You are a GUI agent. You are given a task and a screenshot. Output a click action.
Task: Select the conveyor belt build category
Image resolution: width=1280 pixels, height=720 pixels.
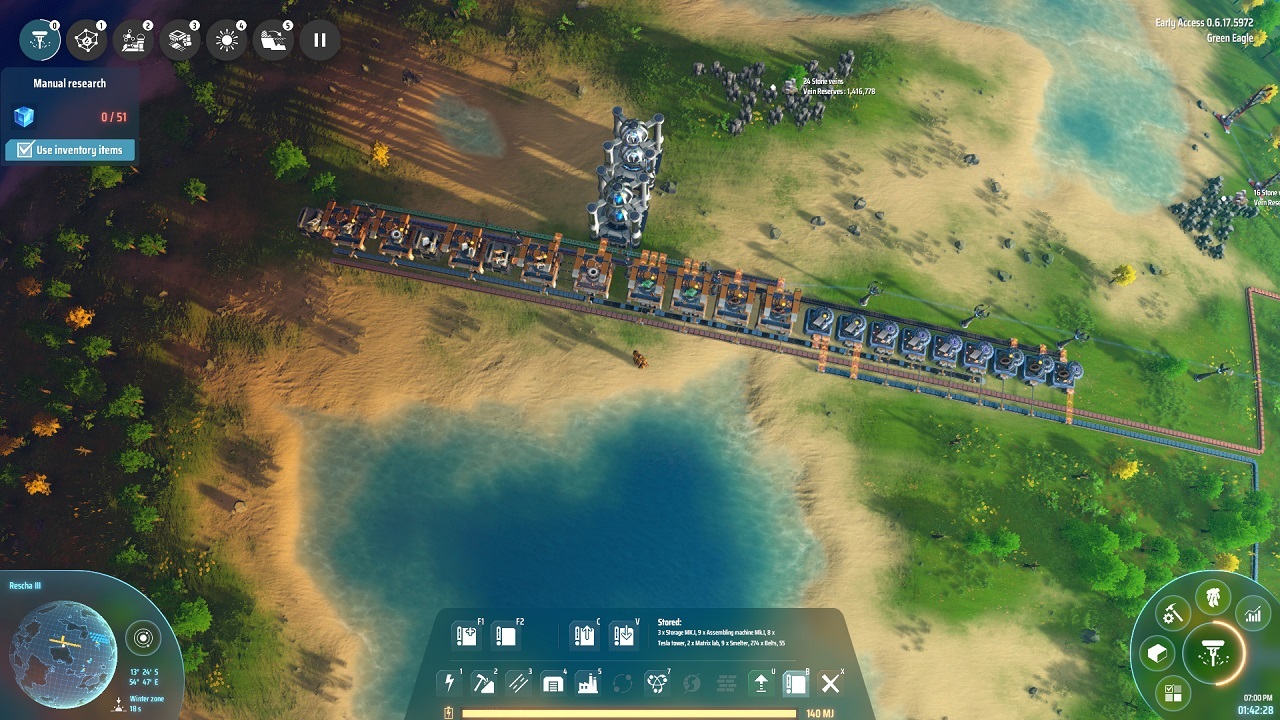coord(517,683)
